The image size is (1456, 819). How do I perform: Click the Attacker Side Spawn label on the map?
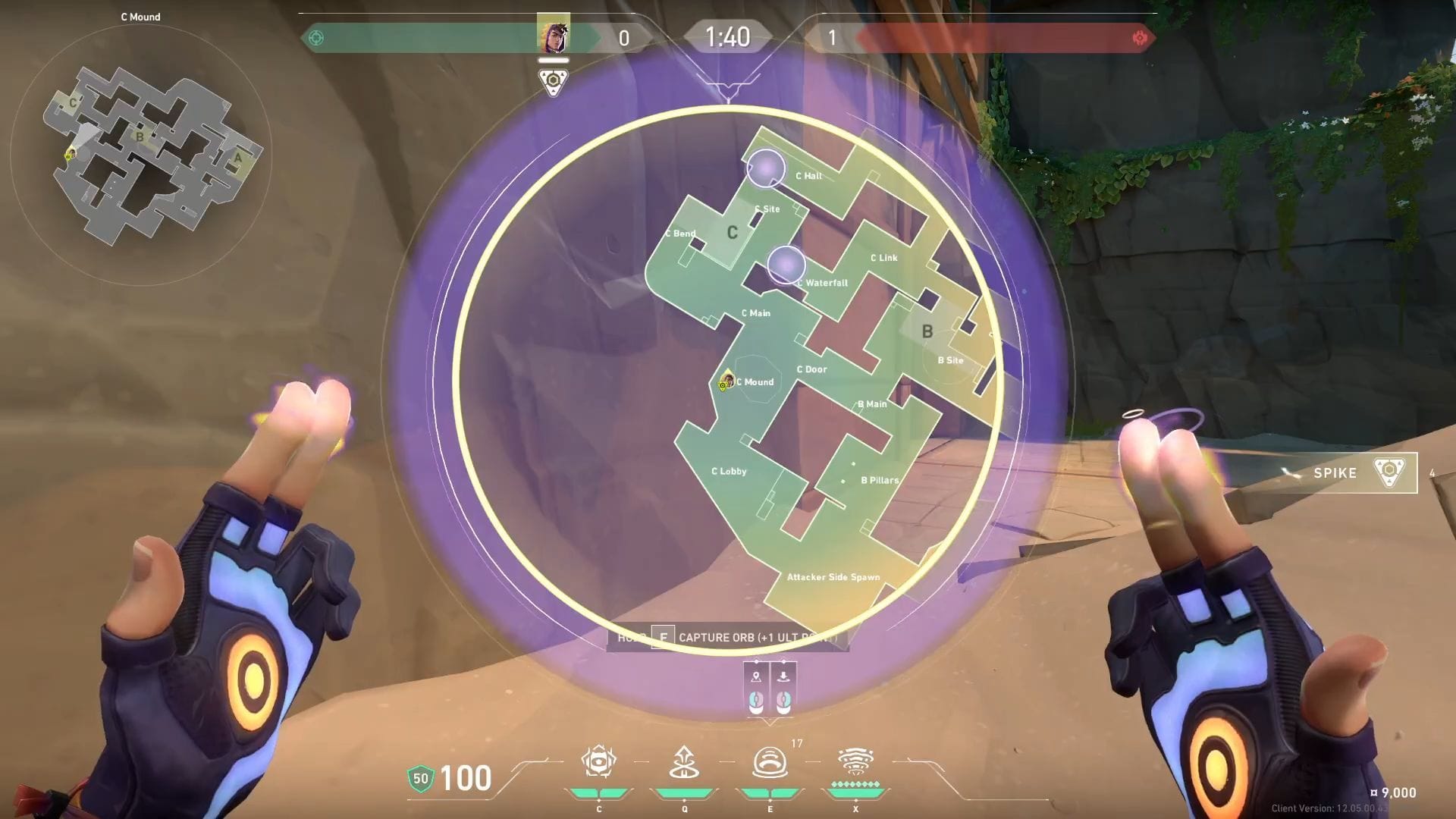point(833,576)
